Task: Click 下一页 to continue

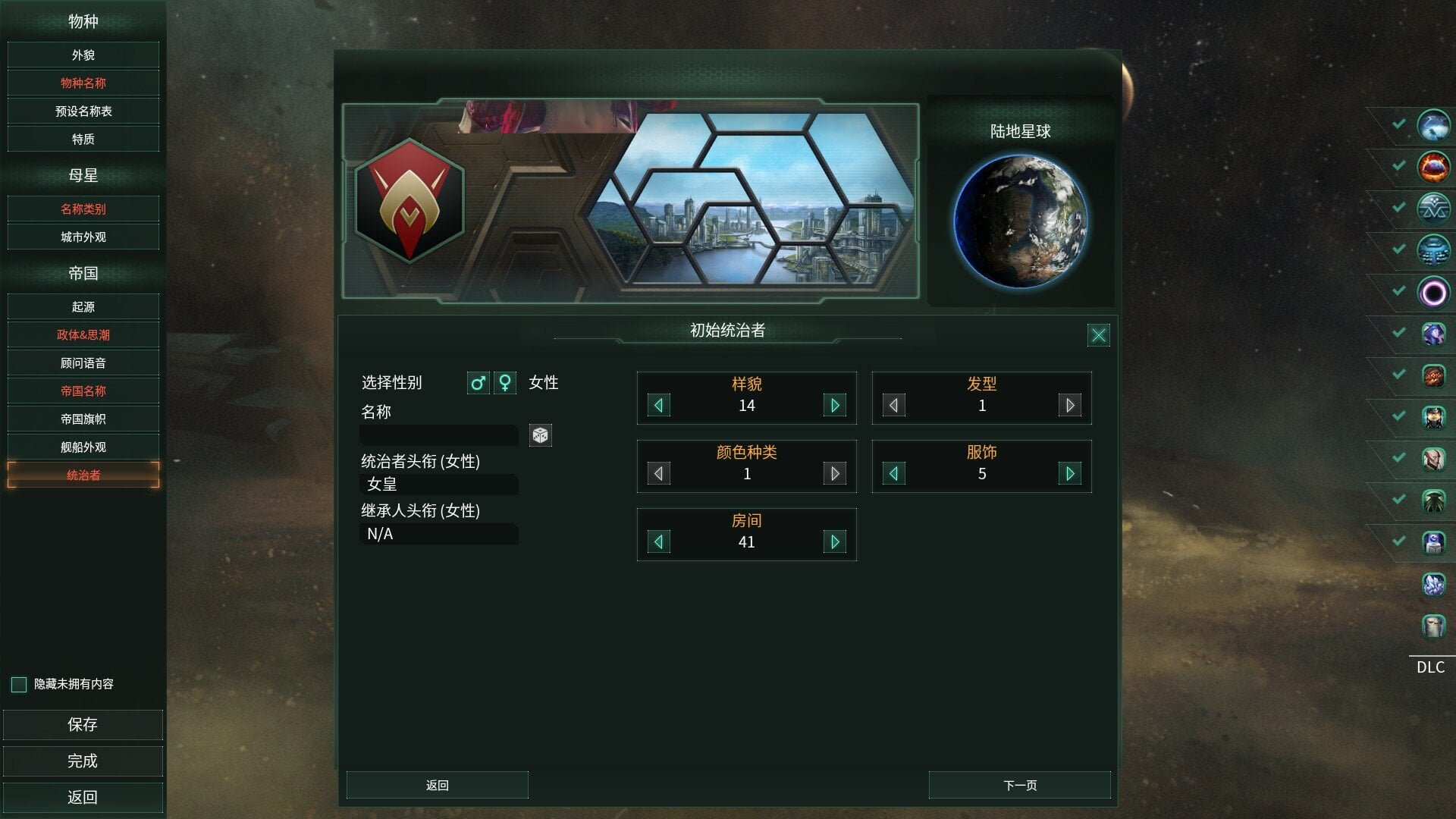Action: pos(1020,785)
